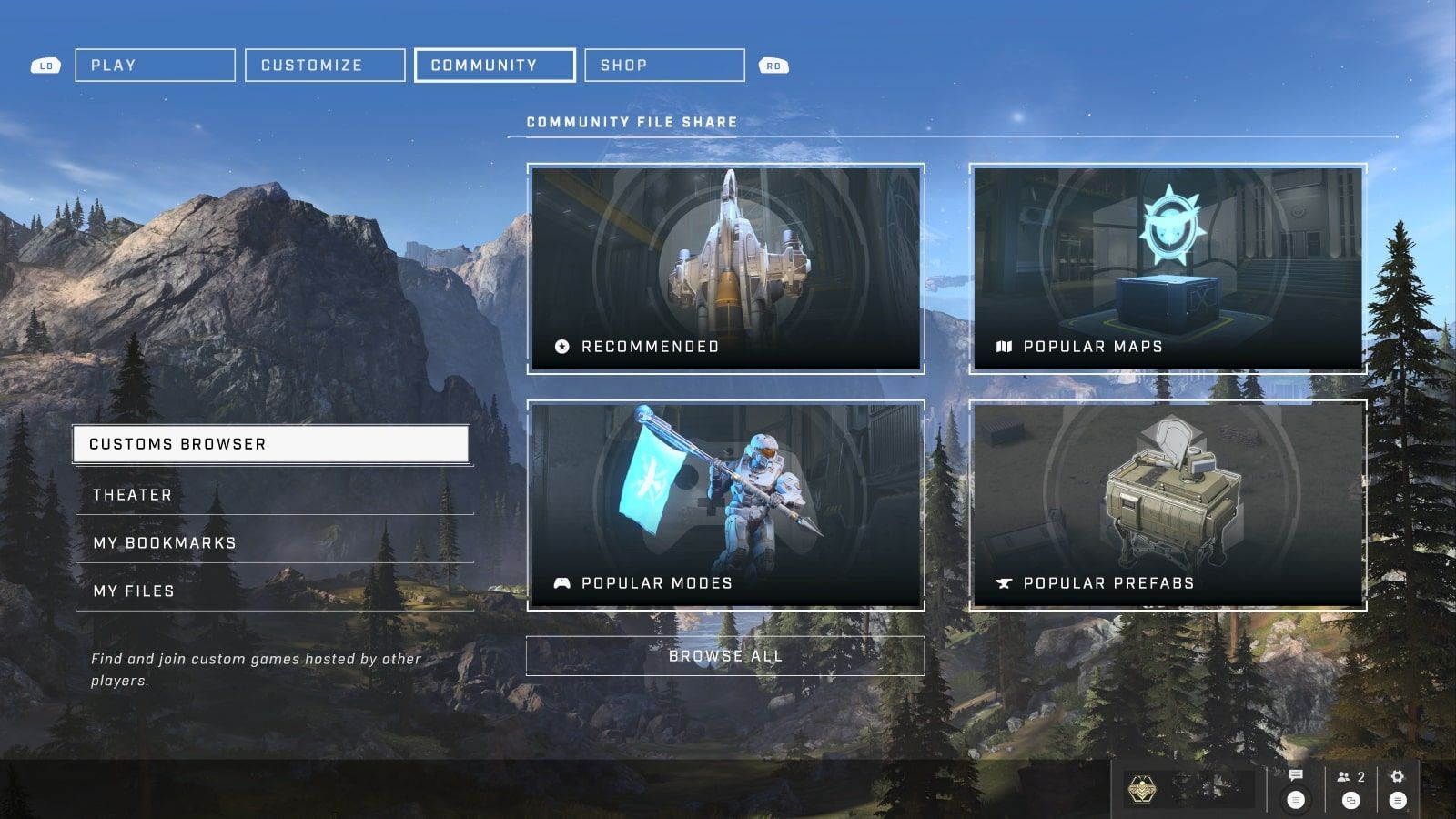This screenshot has width=1456, height=819.
Task: Switch to the Play tab
Action: tap(155, 66)
